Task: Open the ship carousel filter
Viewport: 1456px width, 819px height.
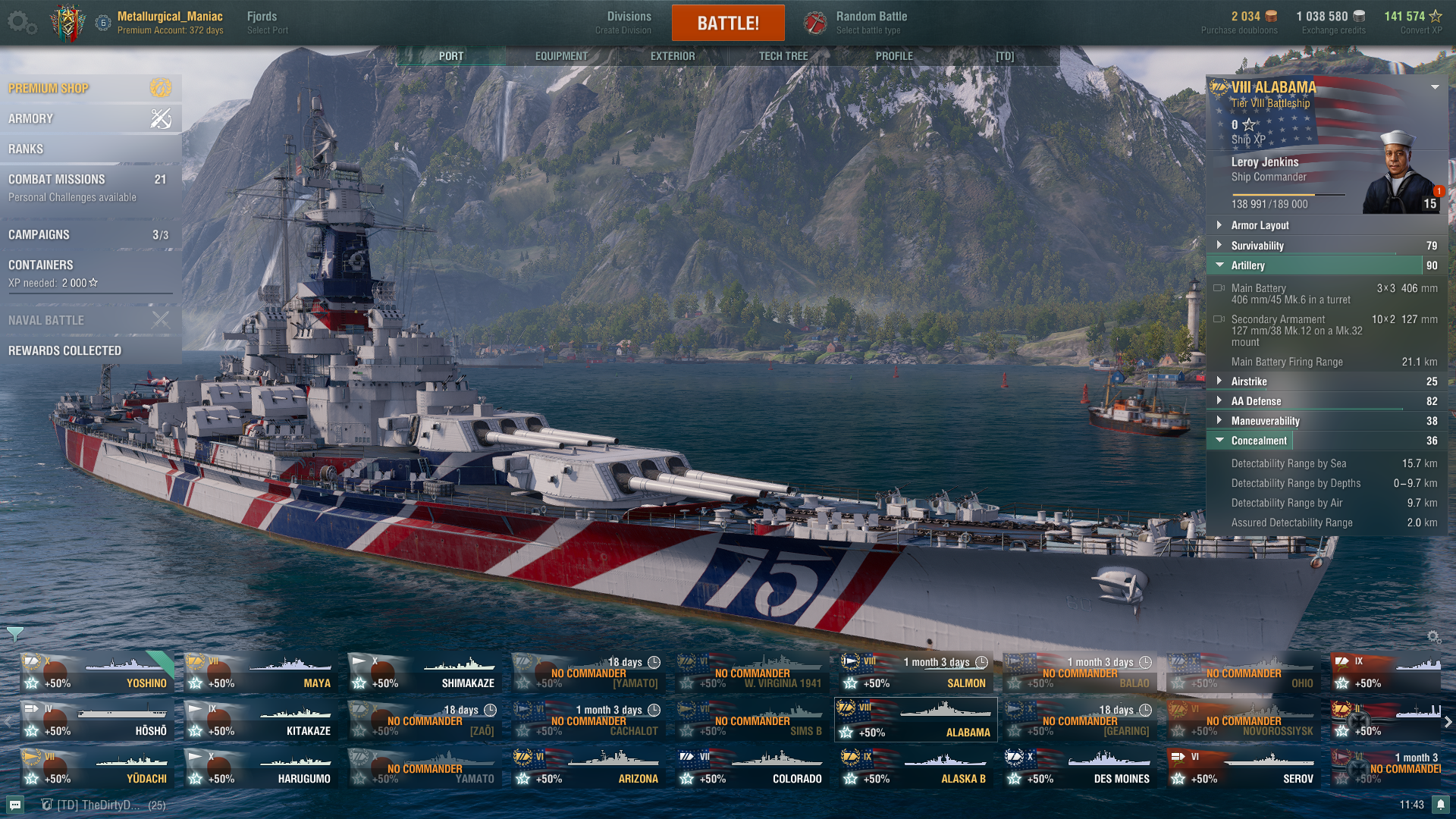Action: (x=14, y=633)
